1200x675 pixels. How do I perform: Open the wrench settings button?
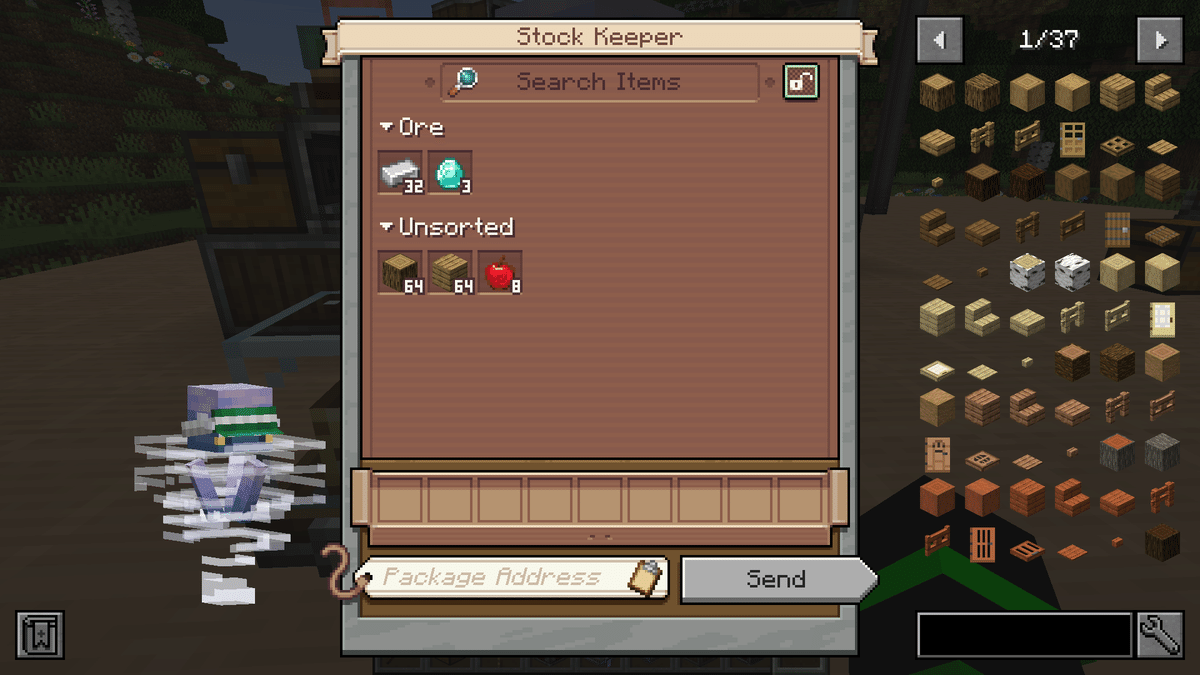pos(1160,635)
